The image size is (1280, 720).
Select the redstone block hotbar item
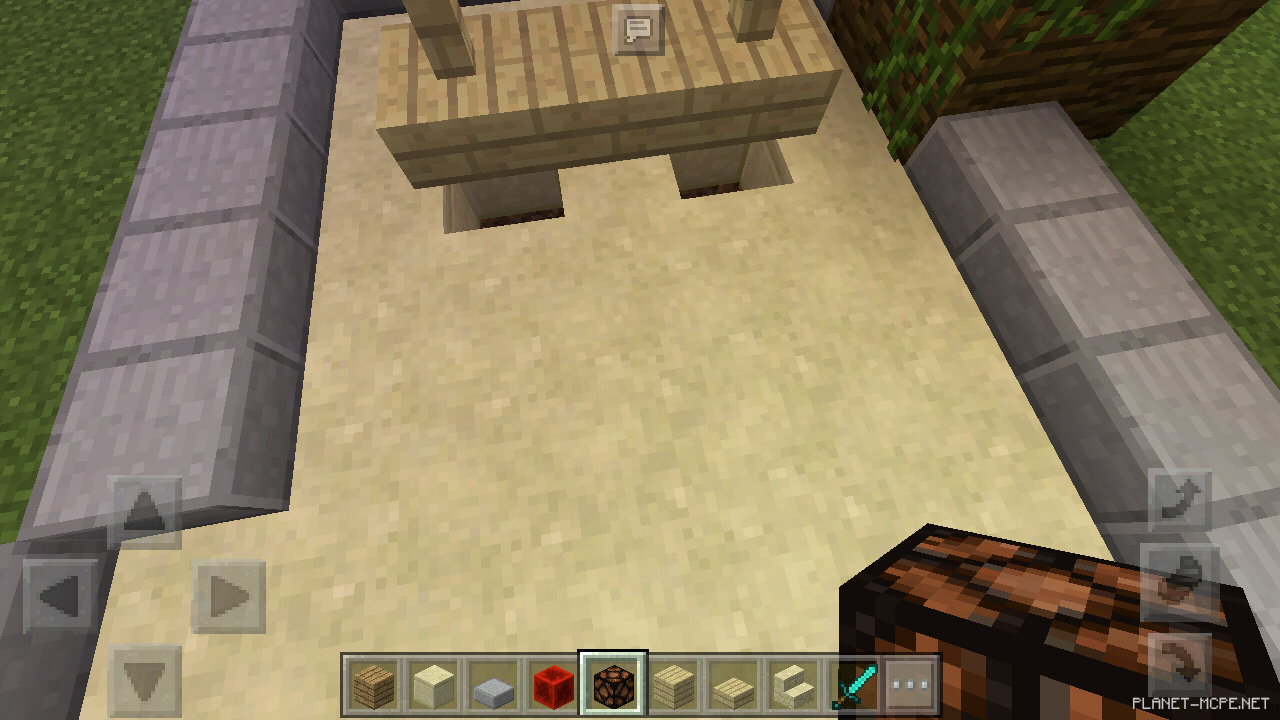(553, 685)
